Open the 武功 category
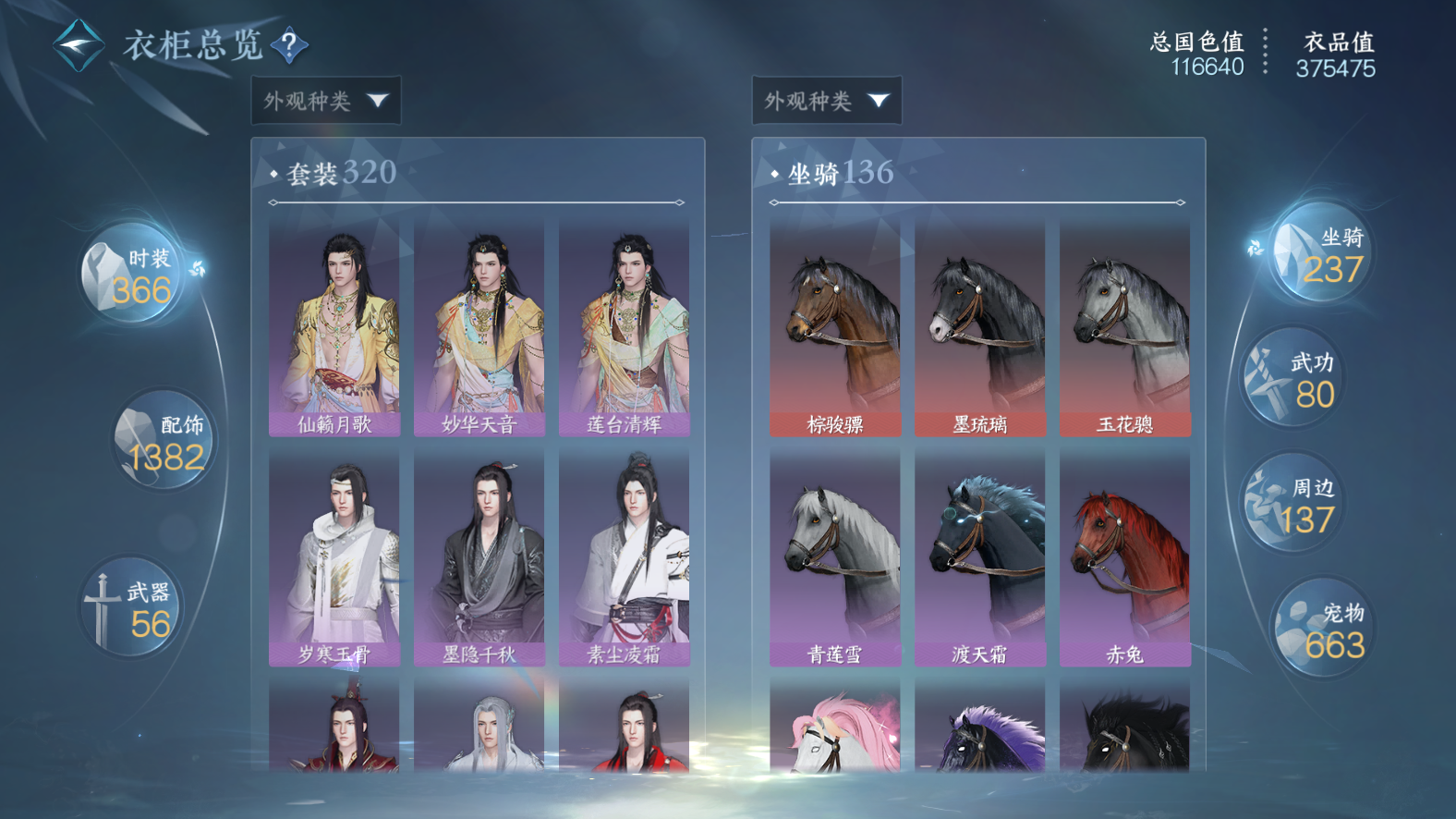This screenshot has width=1456, height=819. tap(1294, 378)
